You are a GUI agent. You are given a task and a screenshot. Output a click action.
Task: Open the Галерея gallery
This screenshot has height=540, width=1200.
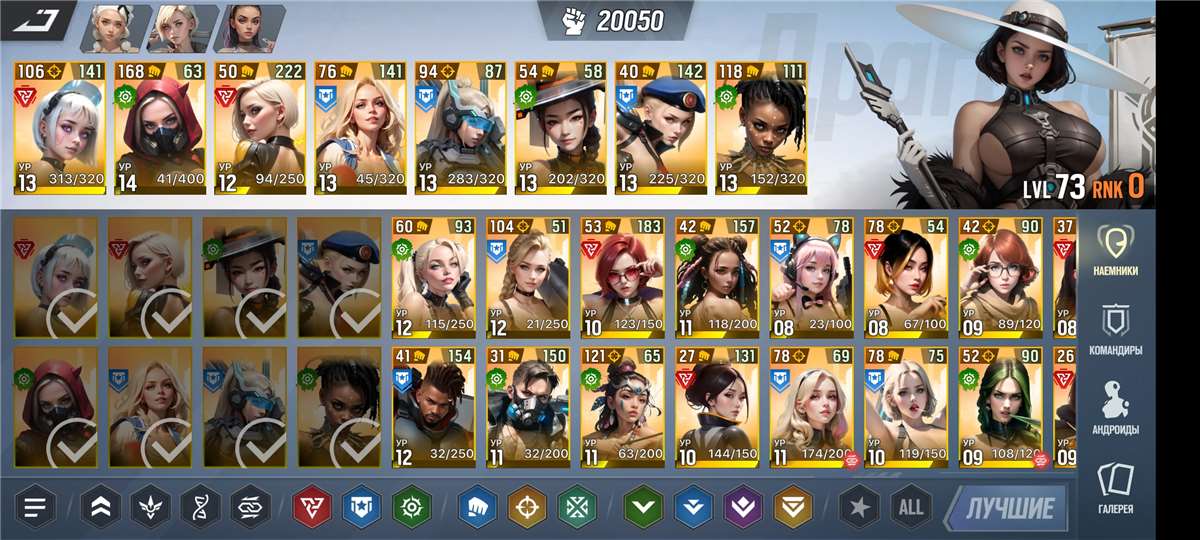(1115, 490)
